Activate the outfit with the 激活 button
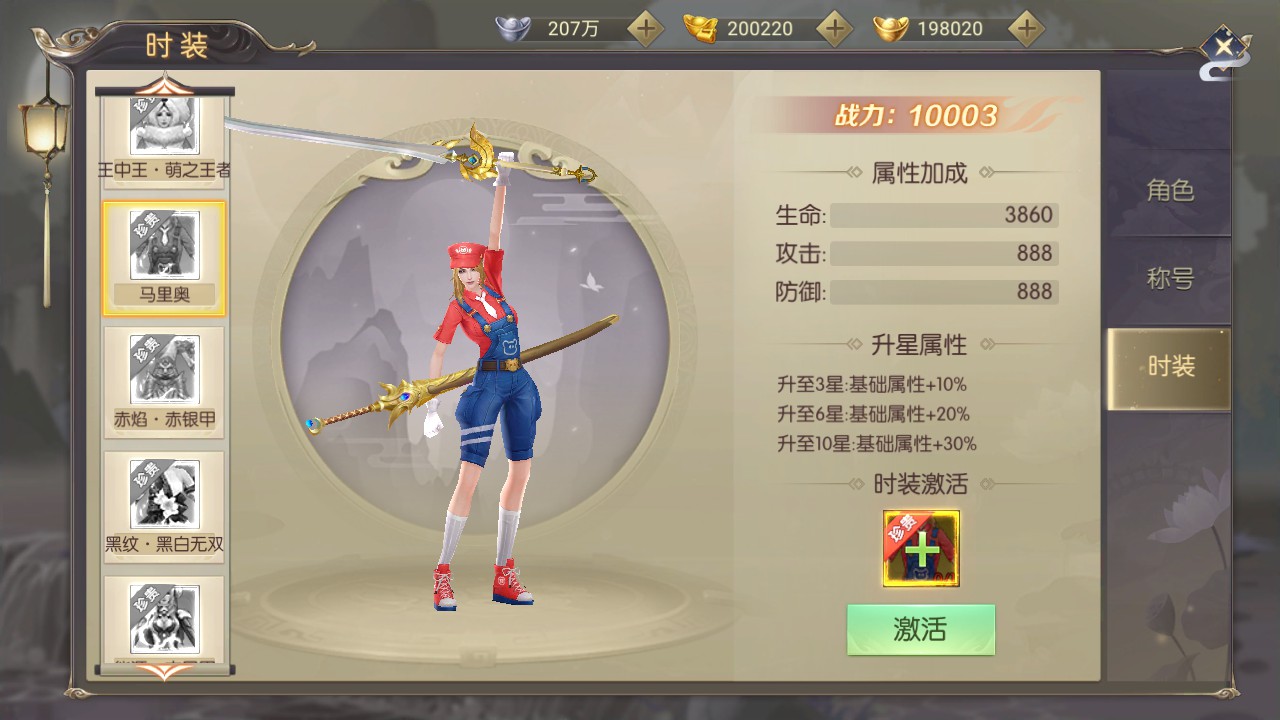 coord(920,629)
